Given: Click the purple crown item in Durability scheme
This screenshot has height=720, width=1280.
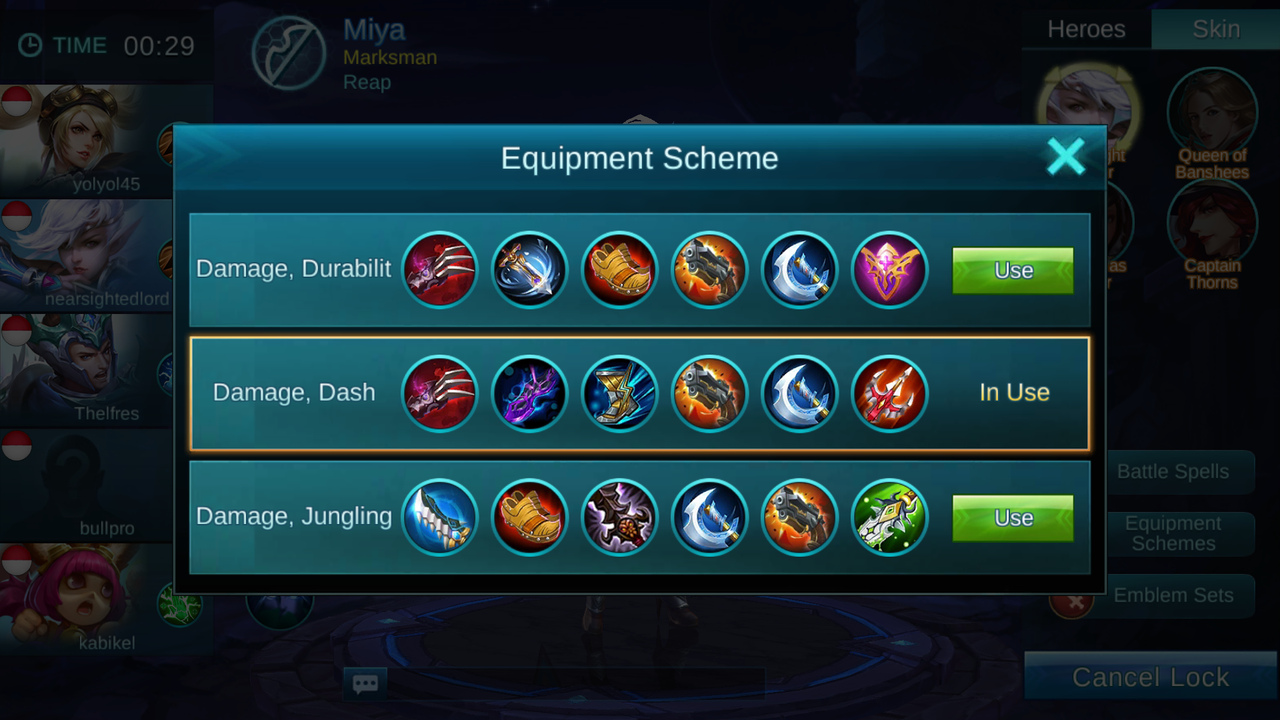Looking at the screenshot, I should point(889,270).
